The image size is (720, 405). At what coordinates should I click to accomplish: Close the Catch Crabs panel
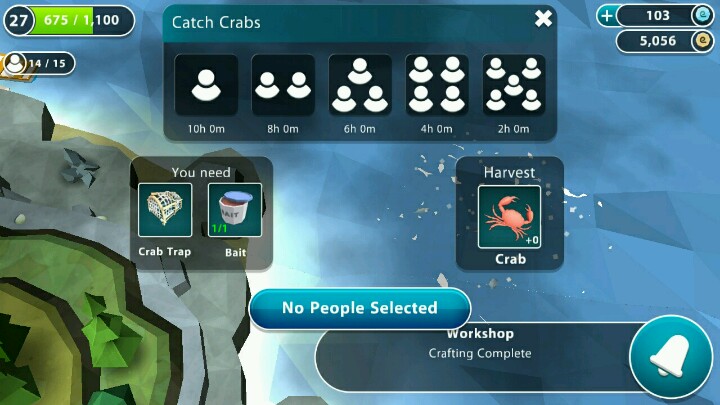tap(543, 19)
